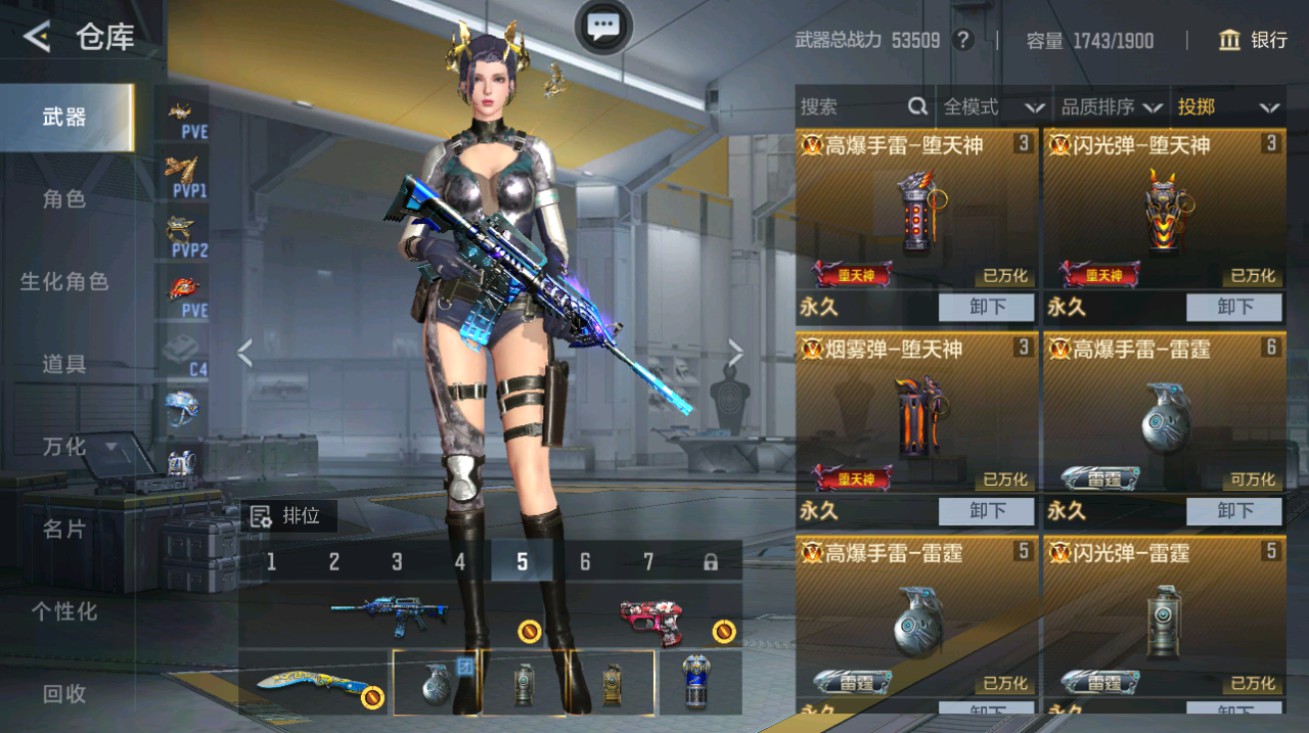
Task: Open the chat bubble at the top
Action: coord(601,28)
